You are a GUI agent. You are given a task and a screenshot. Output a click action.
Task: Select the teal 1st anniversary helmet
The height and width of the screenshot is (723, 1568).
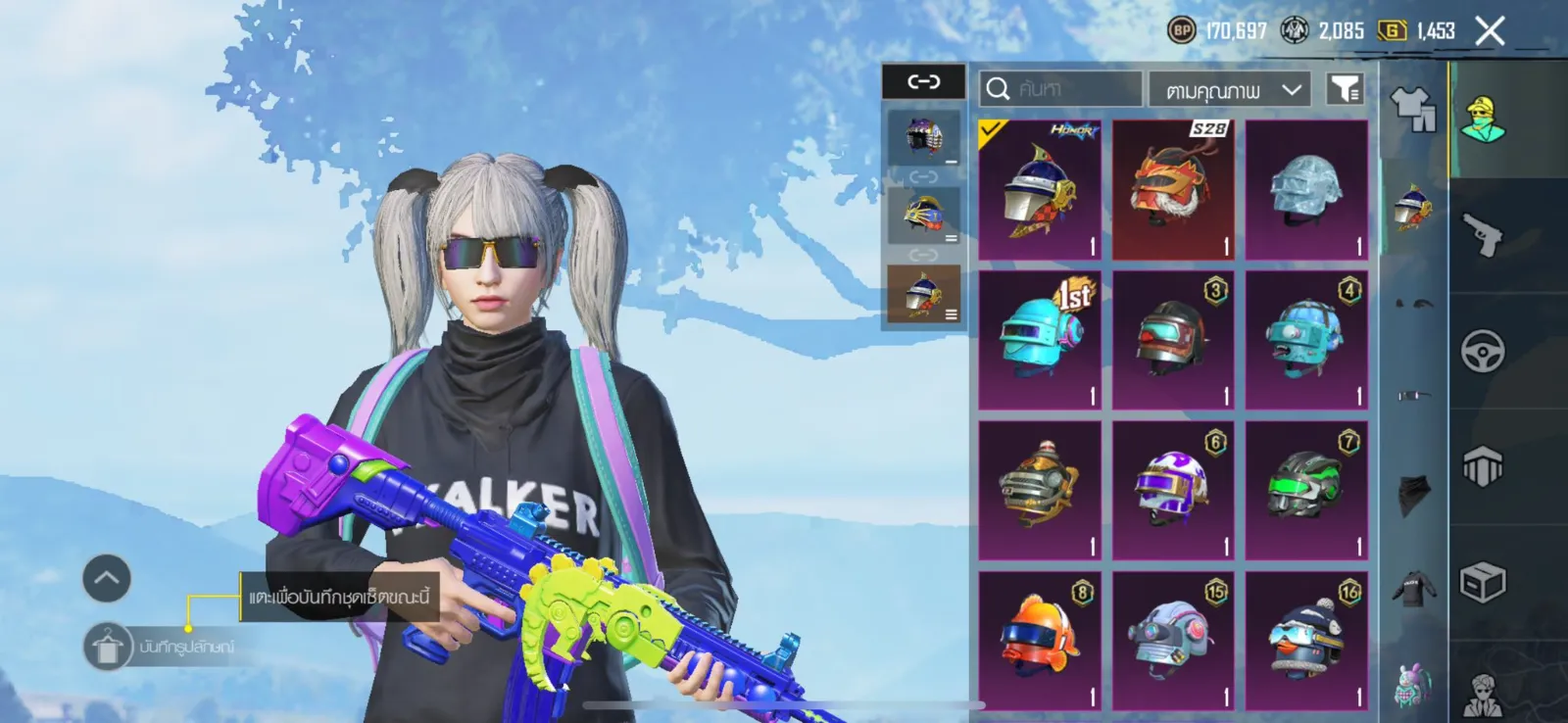click(x=1040, y=340)
